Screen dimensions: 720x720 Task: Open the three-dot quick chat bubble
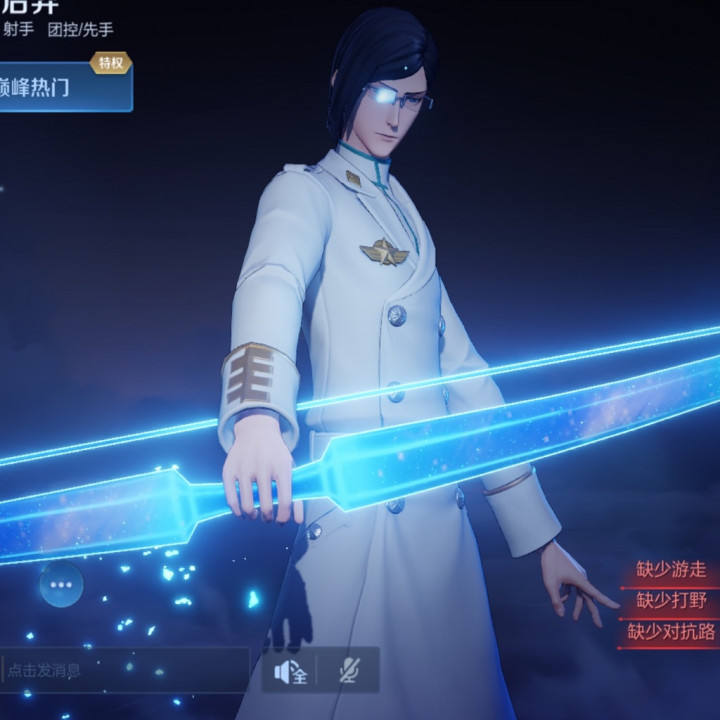pos(62,584)
